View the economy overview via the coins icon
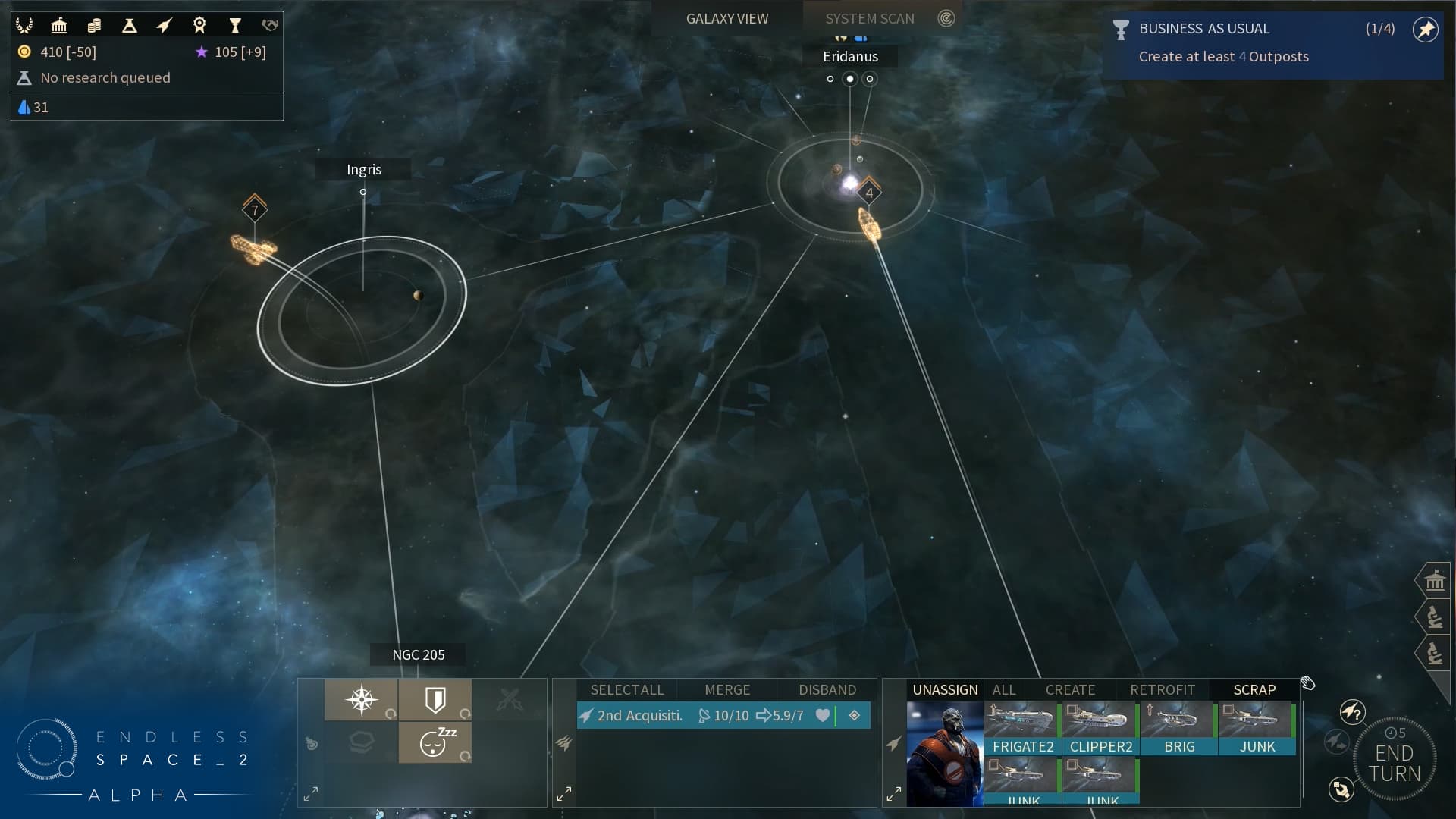The width and height of the screenshot is (1456, 819). pos(94,24)
